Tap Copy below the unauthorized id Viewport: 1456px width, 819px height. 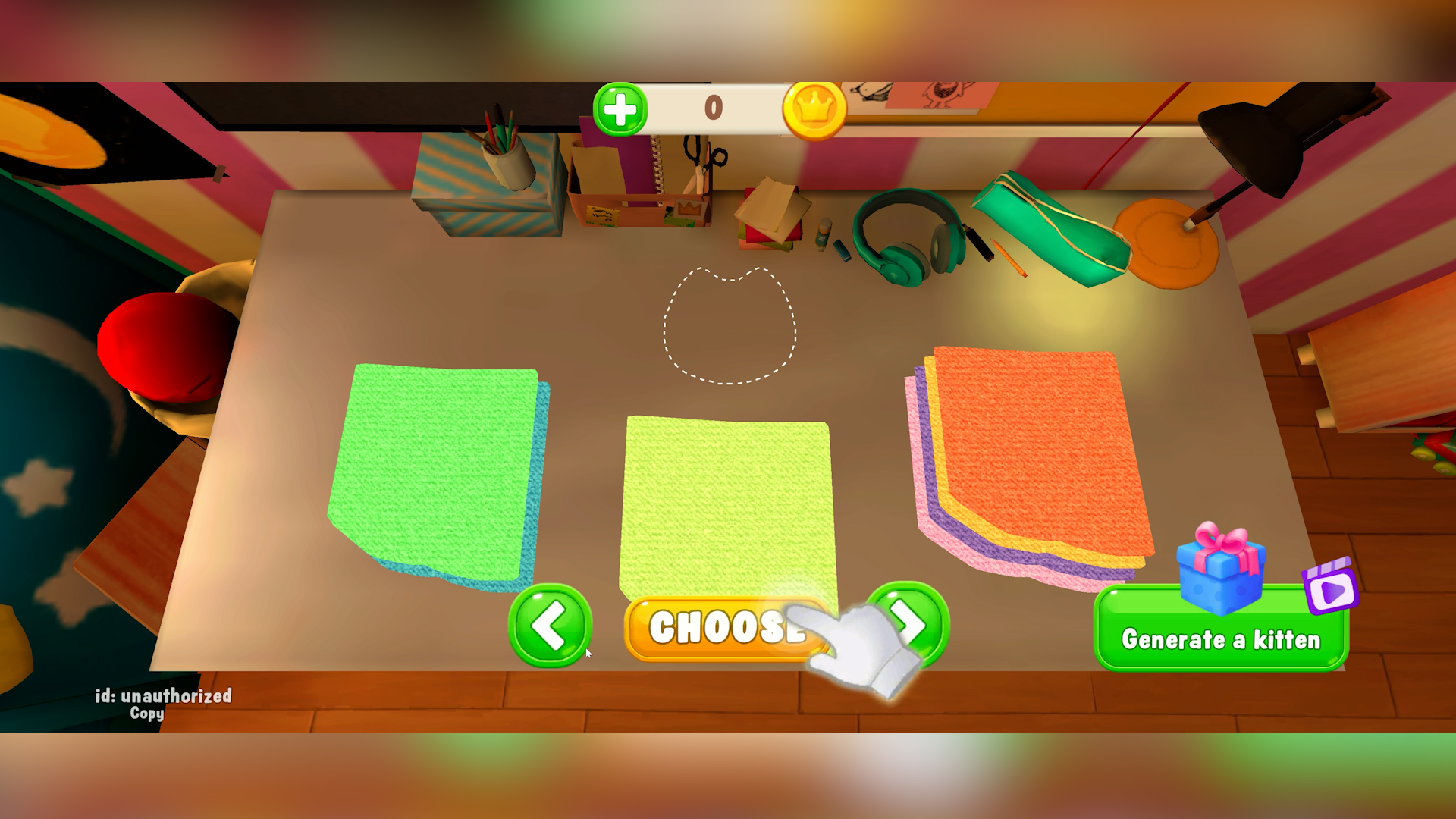tap(149, 714)
